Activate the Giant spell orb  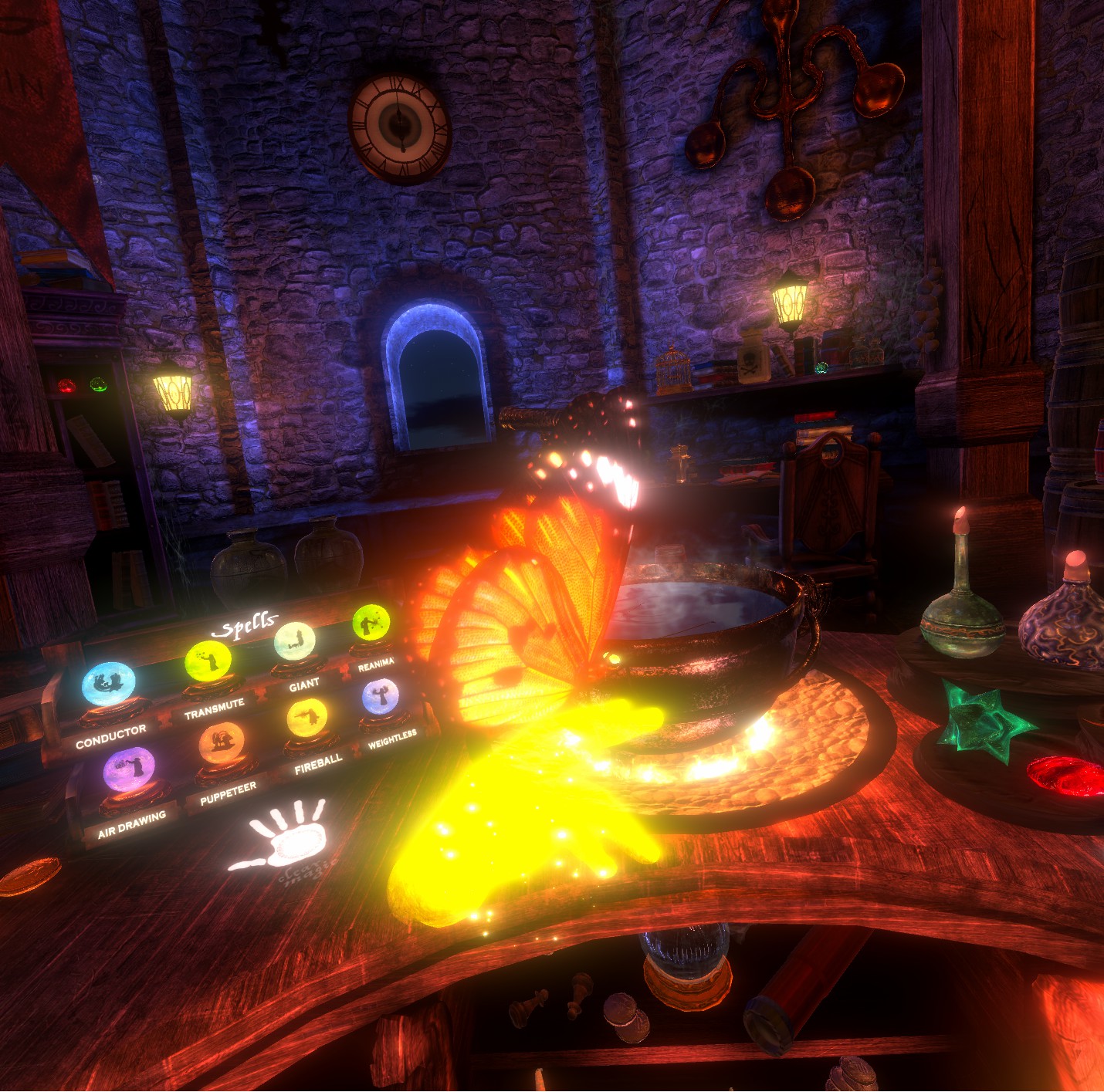click(295, 641)
